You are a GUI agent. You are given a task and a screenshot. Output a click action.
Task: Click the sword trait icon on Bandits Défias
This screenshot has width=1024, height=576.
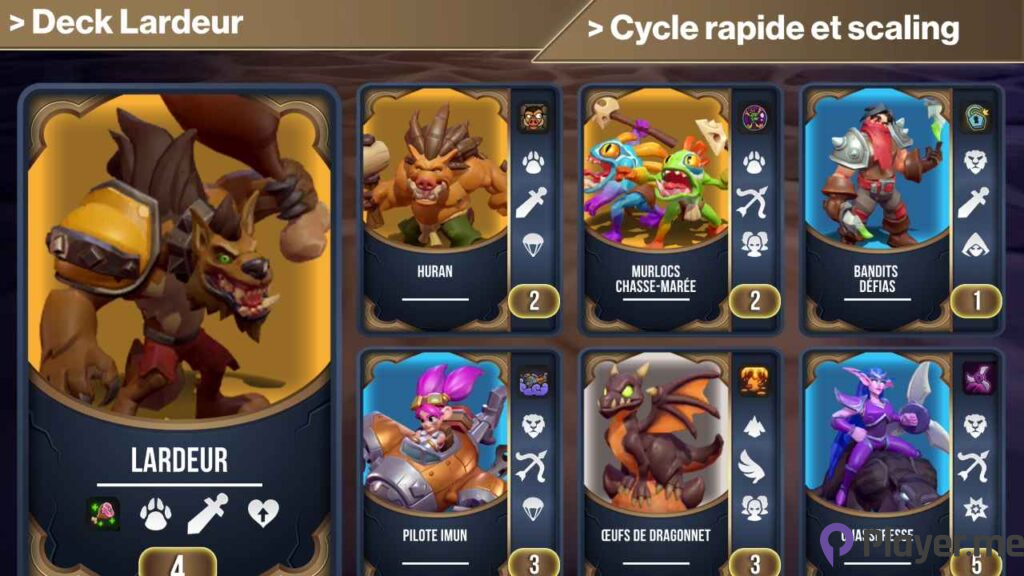coord(975,202)
